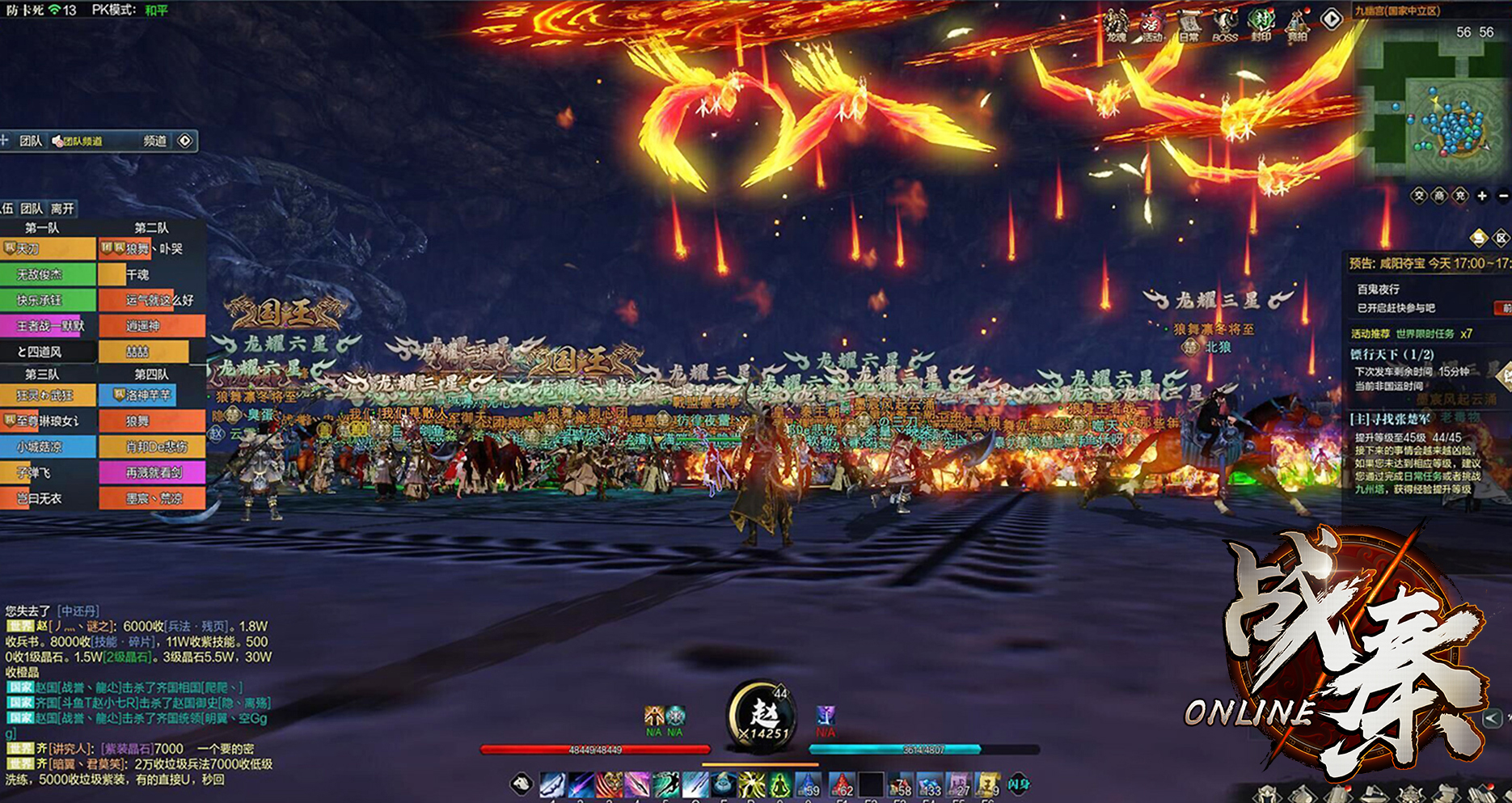Collapse top icon row with arrow button
This screenshot has width=1512, height=803.
(x=1331, y=19)
